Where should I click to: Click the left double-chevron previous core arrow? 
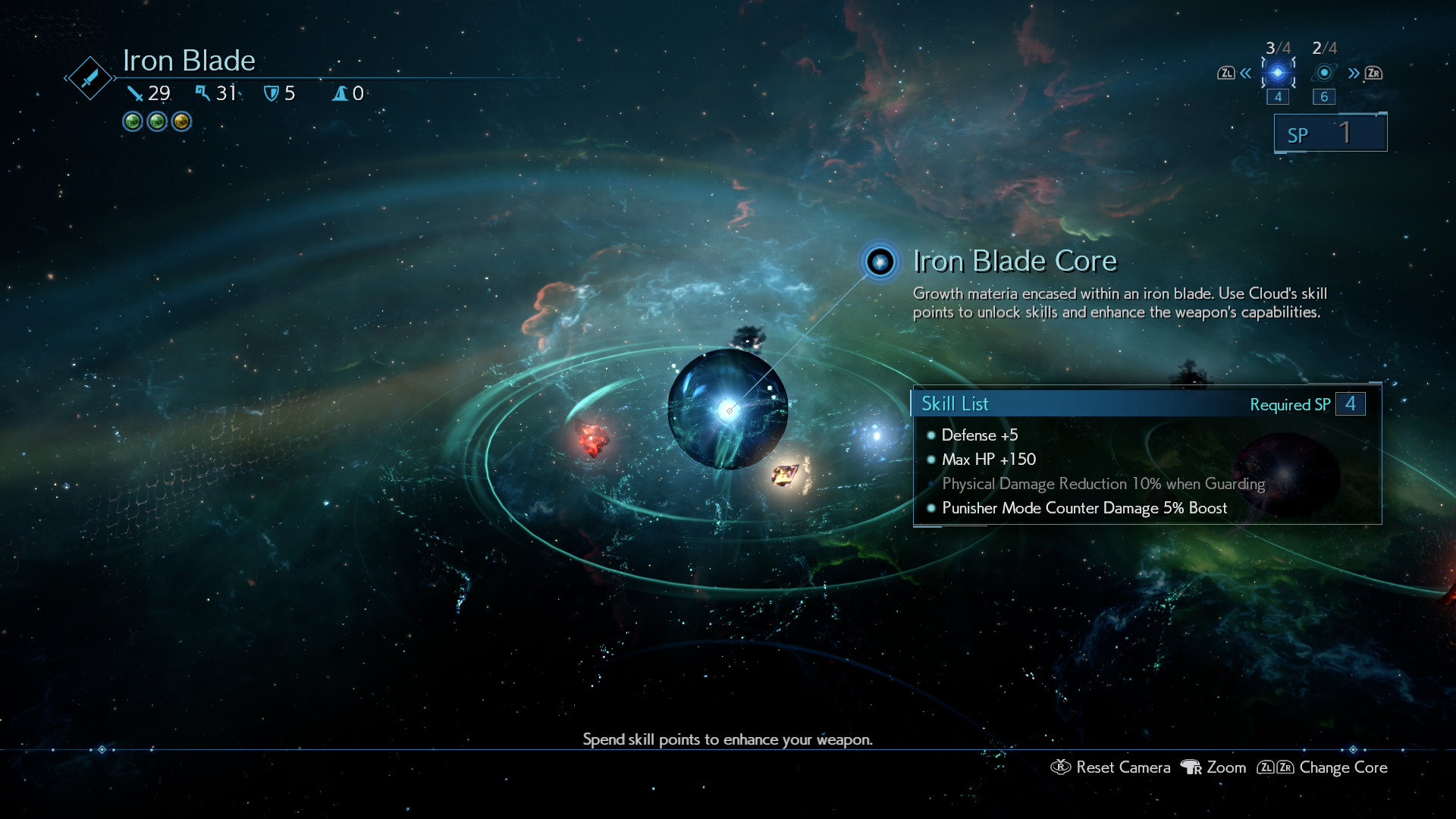[x=1245, y=74]
